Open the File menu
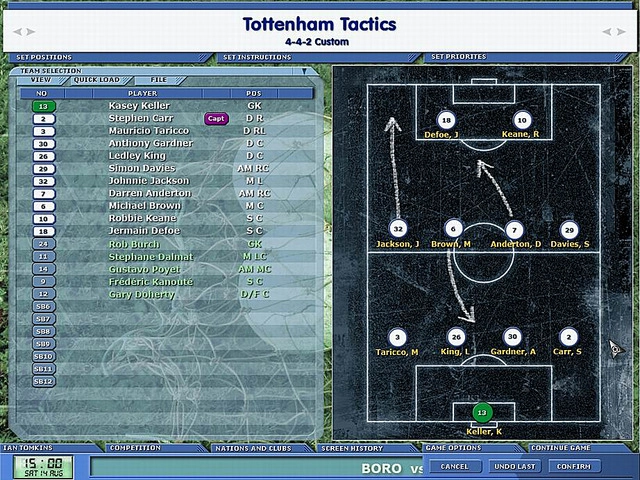Viewport: 640px width, 480px height. click(x=159, y=79)
